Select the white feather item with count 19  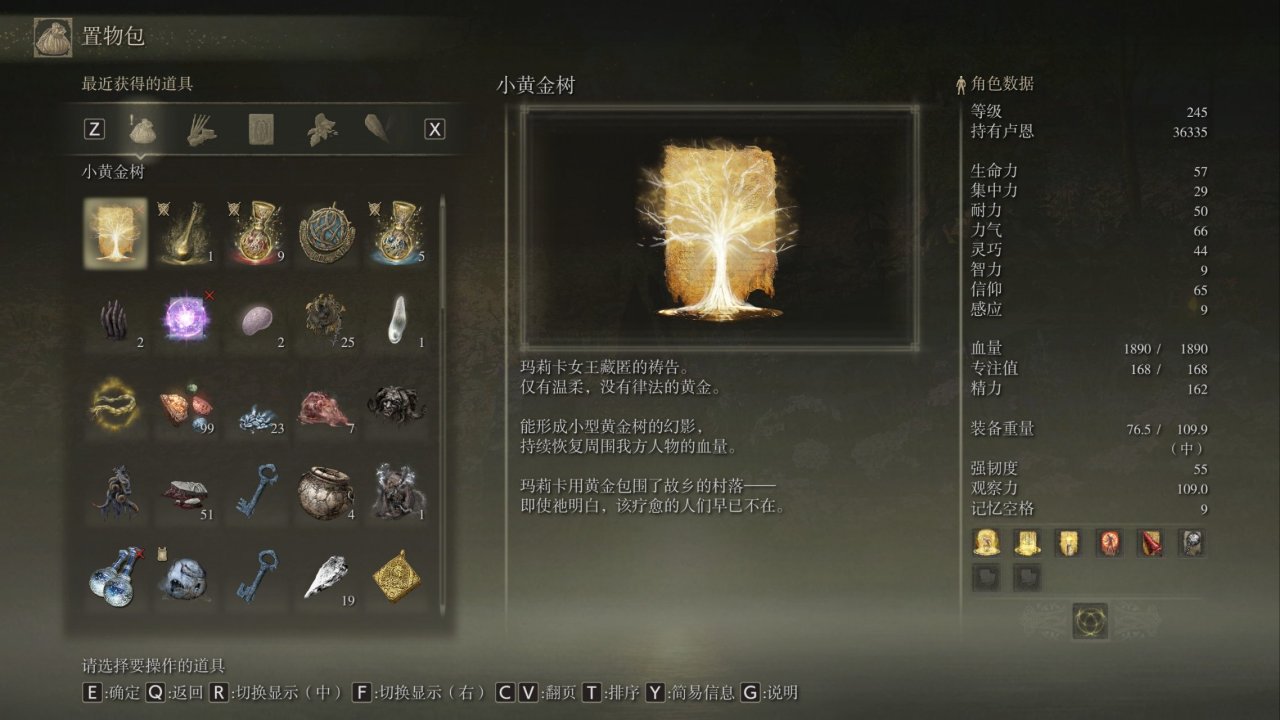(329, 577)
